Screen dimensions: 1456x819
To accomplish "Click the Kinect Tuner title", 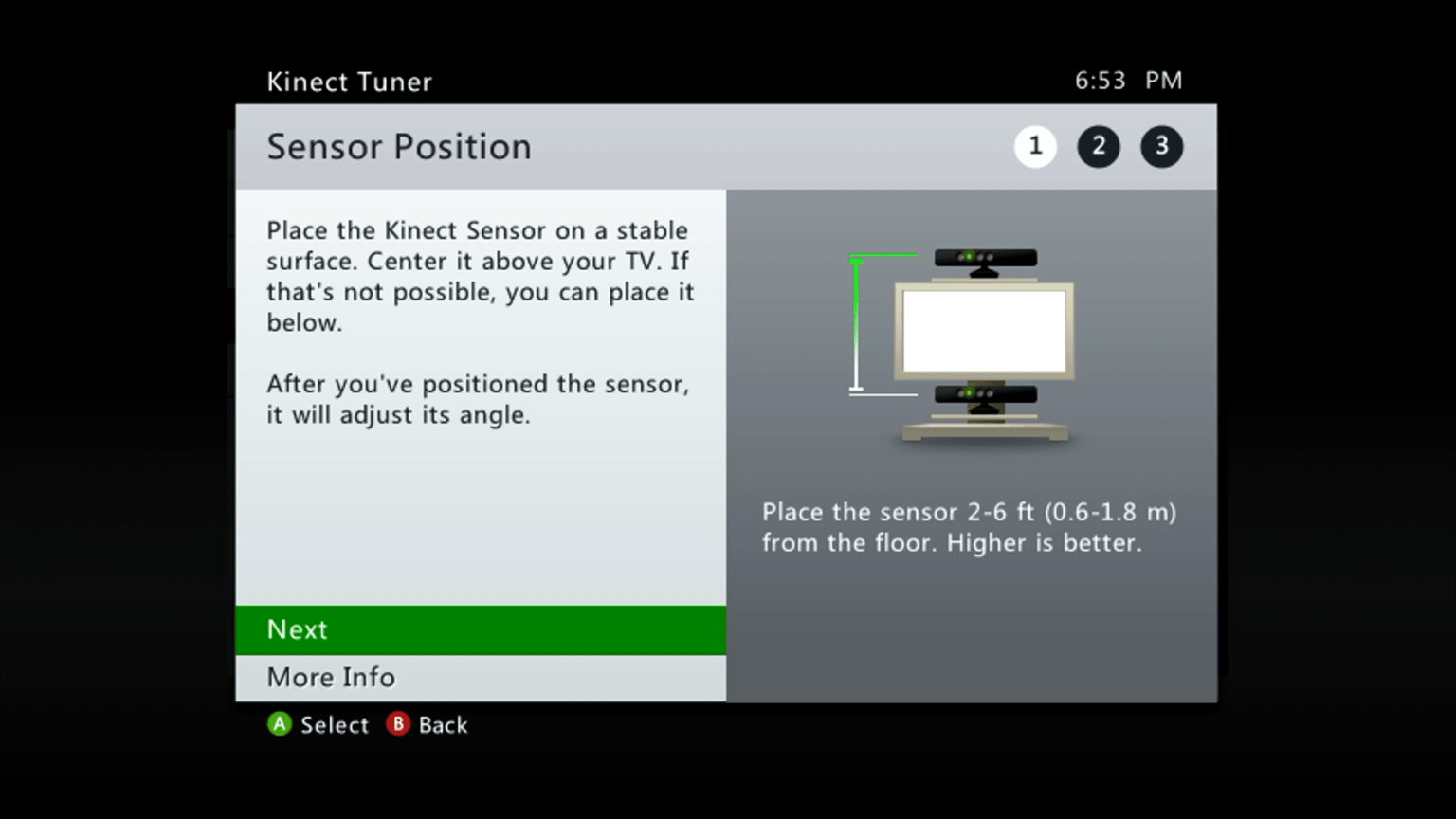I will (350, 82).
